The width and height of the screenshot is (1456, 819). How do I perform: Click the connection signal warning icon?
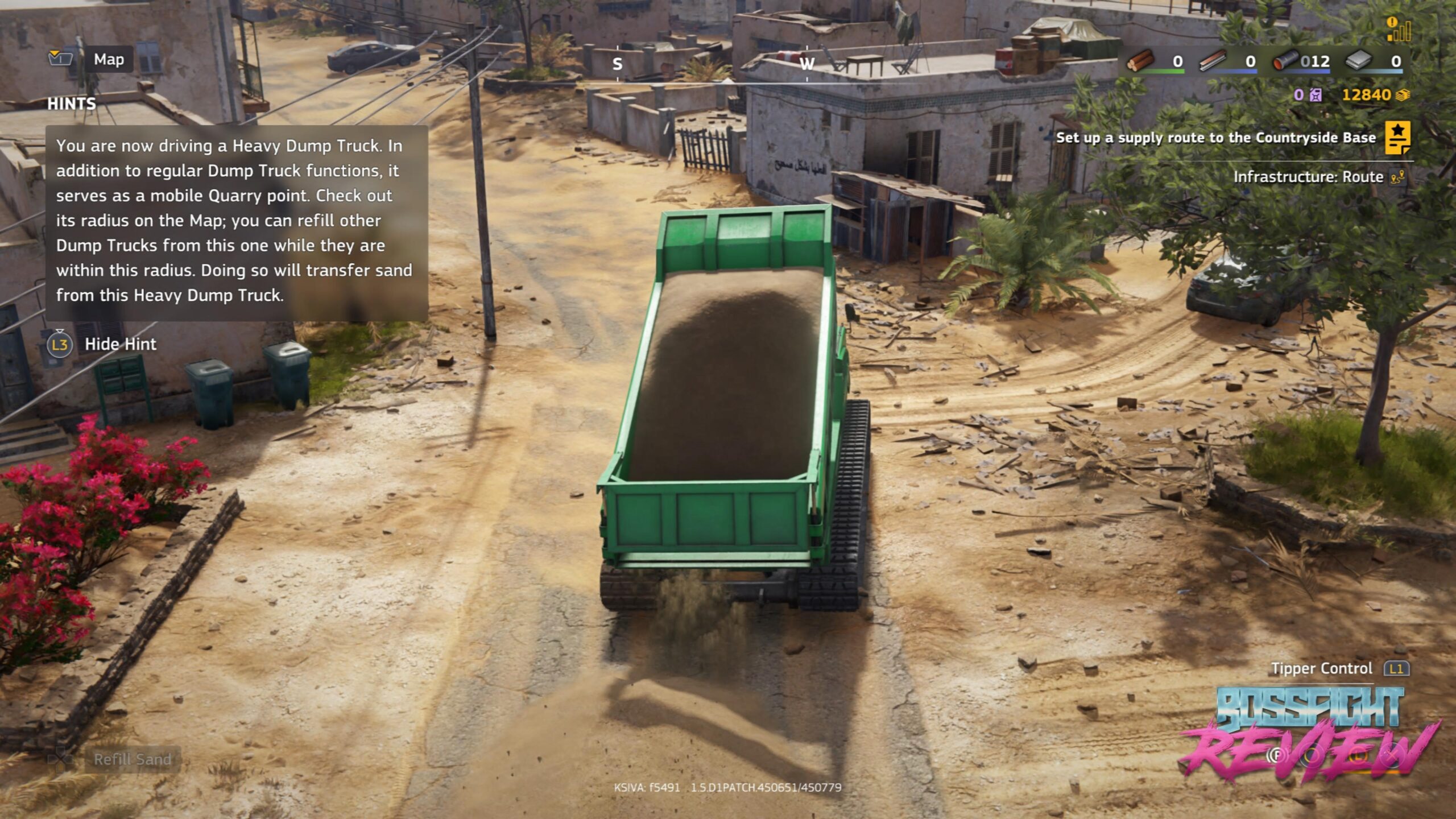click(x=1398, y=30)
